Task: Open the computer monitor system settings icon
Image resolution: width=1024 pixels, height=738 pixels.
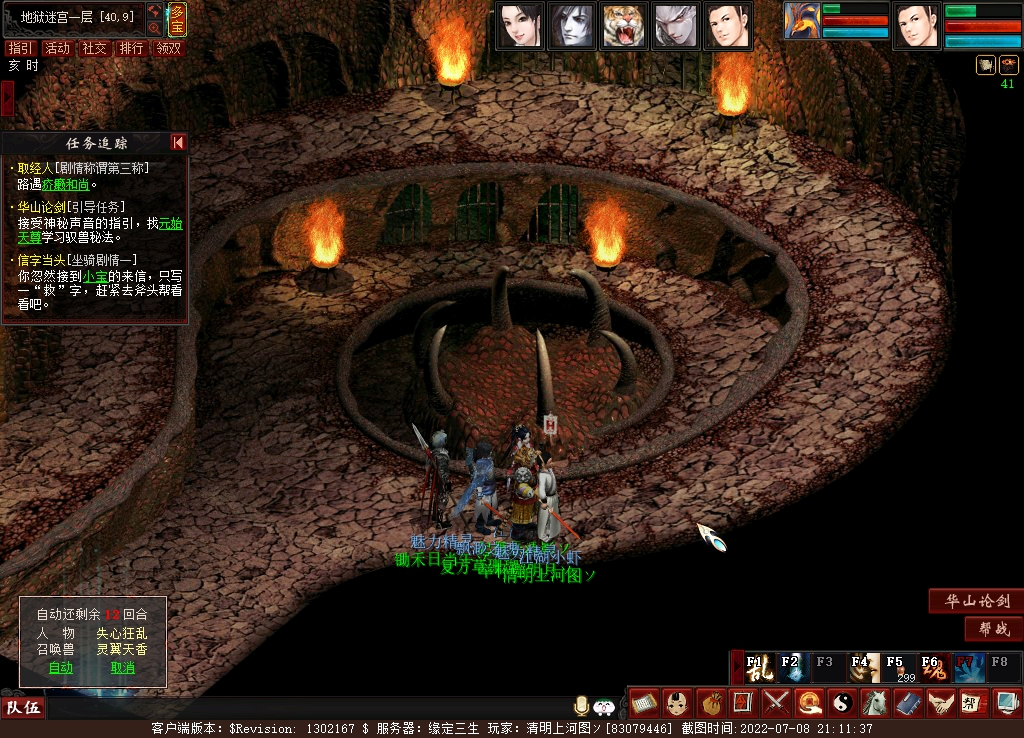Action: [x=1006, y=703]
